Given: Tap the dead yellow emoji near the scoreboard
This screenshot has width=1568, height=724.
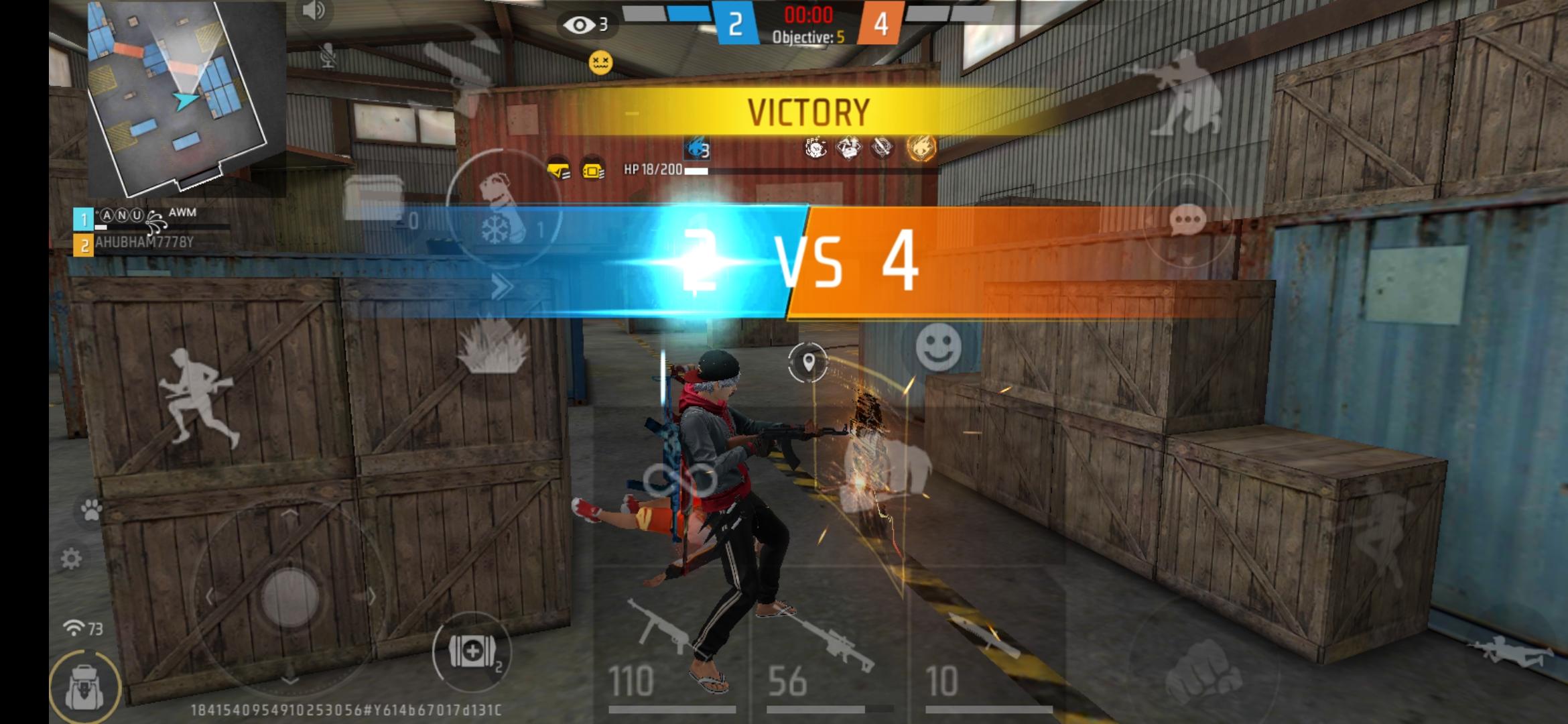Looking at the screenshot, I should (x=602, y=62).
